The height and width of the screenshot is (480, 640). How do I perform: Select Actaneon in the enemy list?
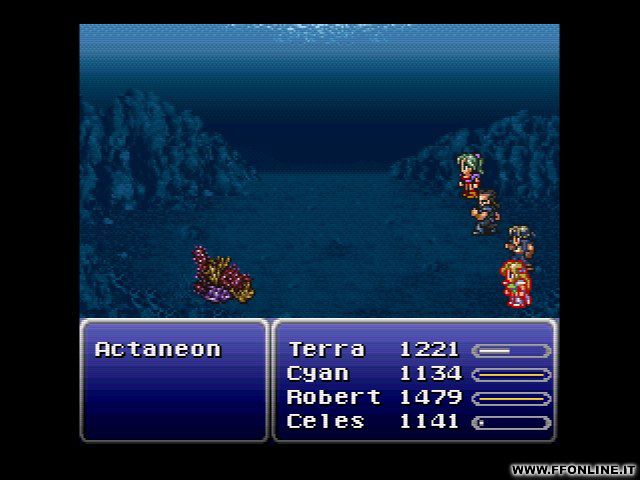[157, 350]
